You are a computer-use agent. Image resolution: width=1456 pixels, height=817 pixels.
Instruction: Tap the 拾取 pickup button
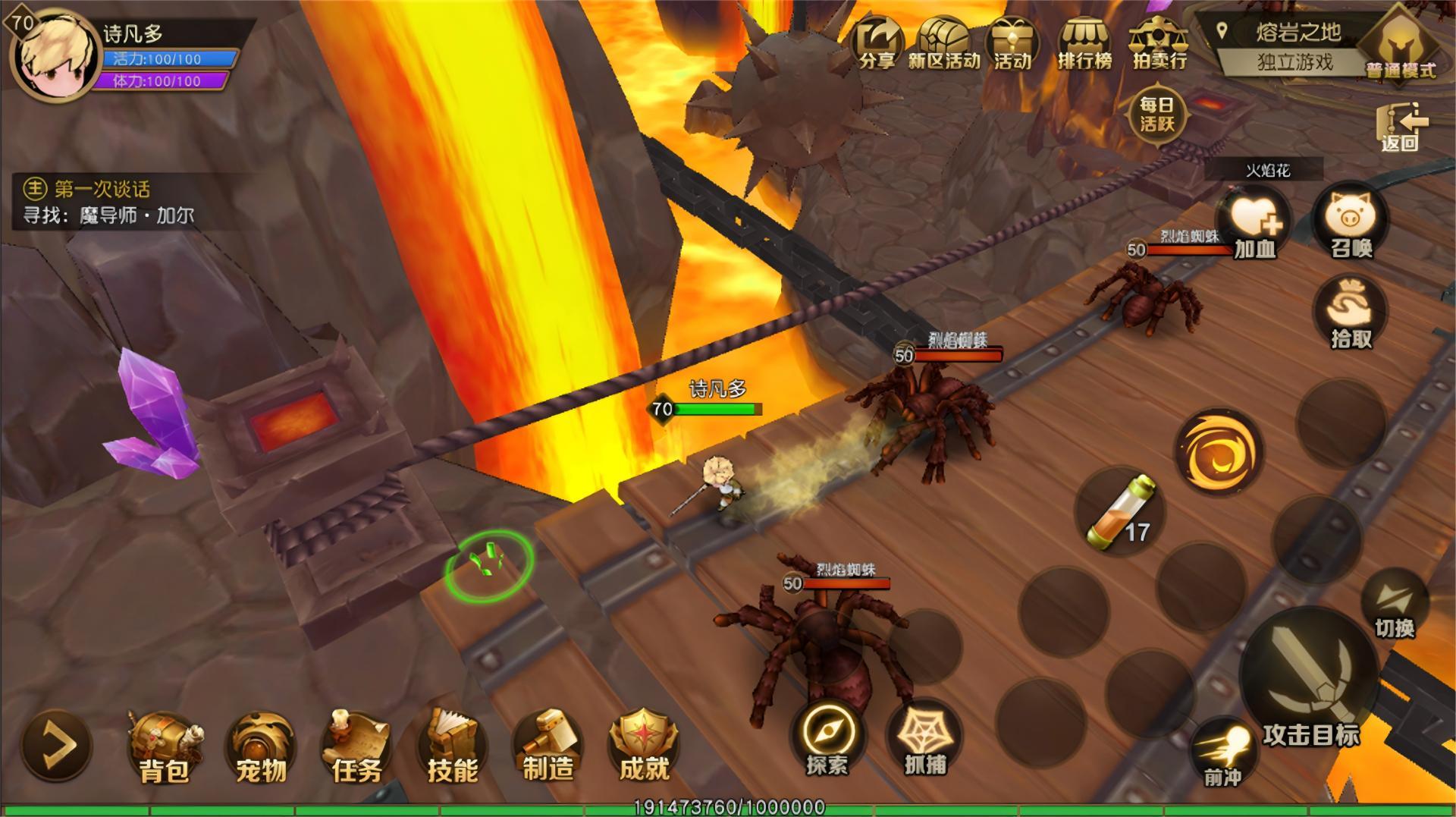tap(1351, 313)
